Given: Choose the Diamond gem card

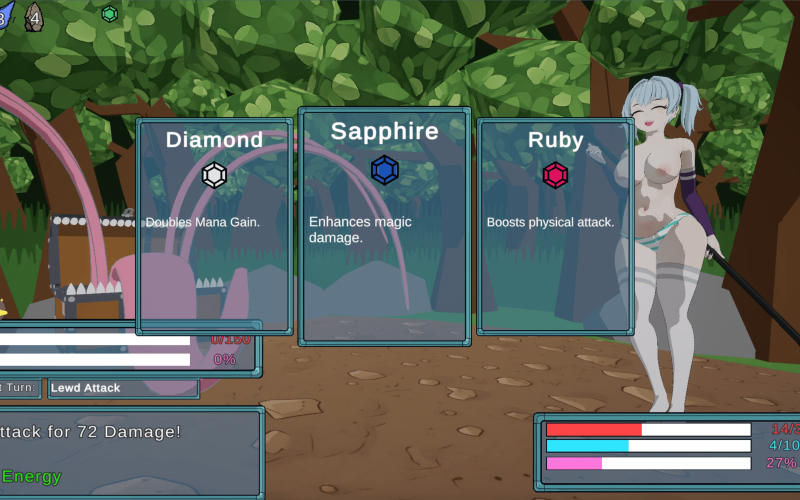Looking at the screenshot, I should coord(214,226).
